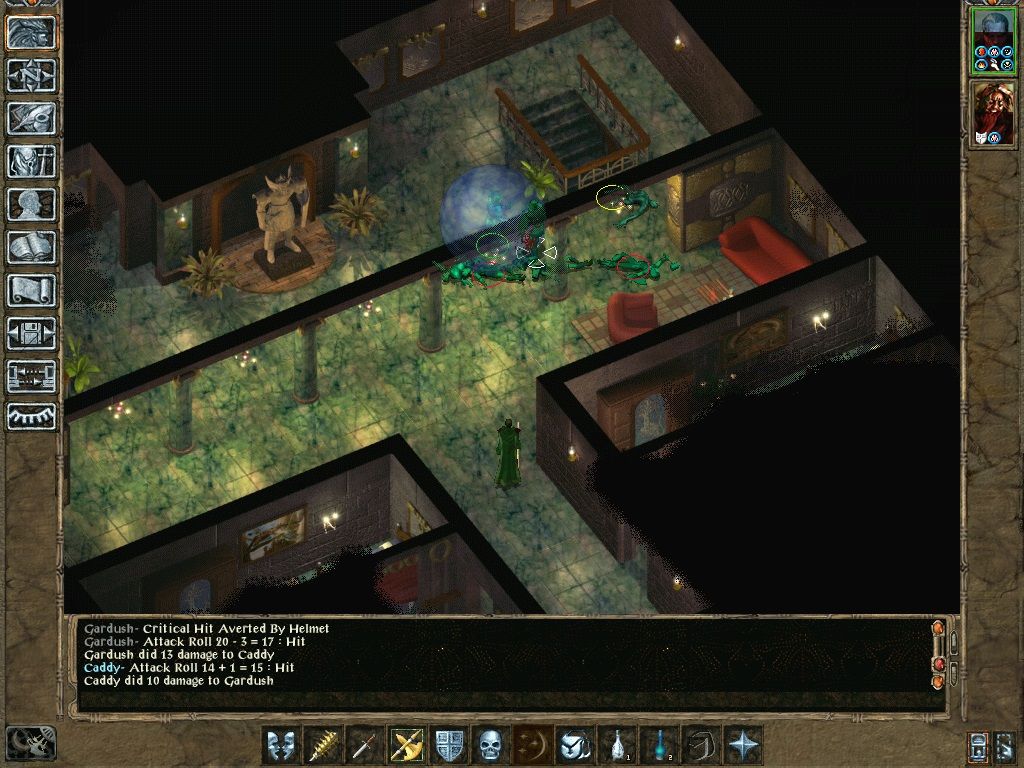Select the first party member portrait
Viewport: 1024px width, 768px height.
[993, 42]
